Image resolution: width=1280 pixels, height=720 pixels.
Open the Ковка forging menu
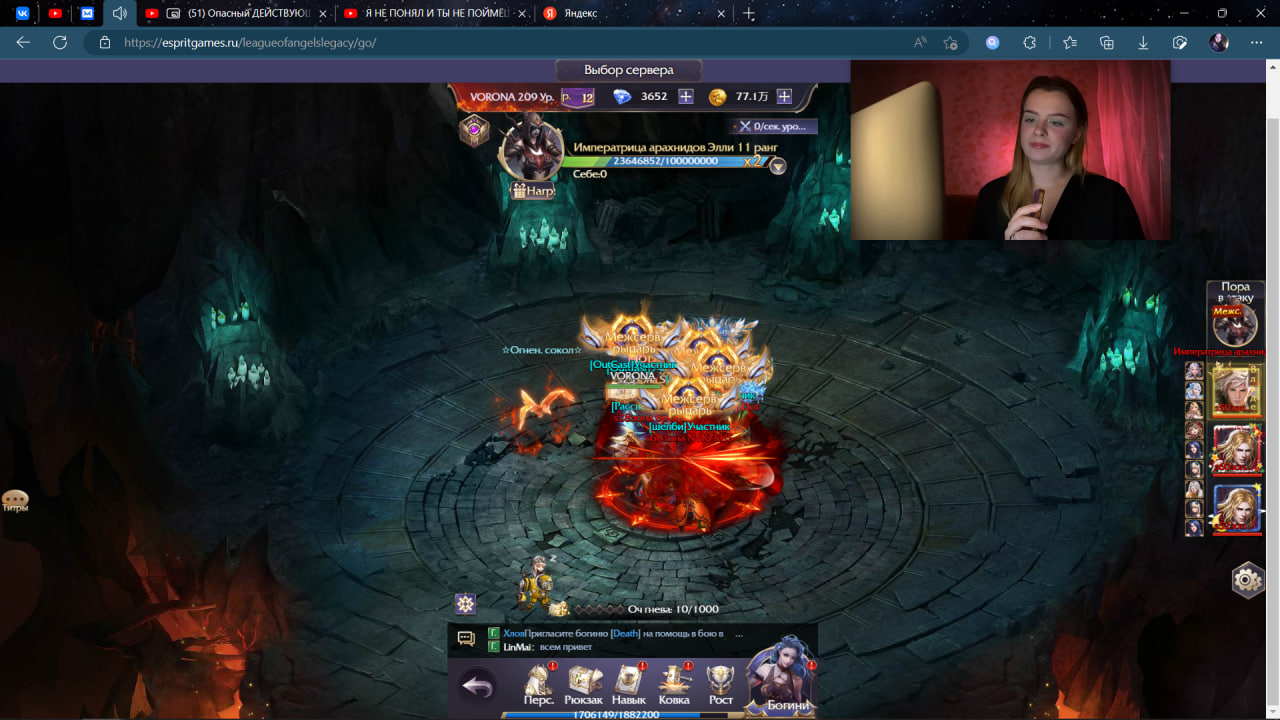[x=674, y=684]
